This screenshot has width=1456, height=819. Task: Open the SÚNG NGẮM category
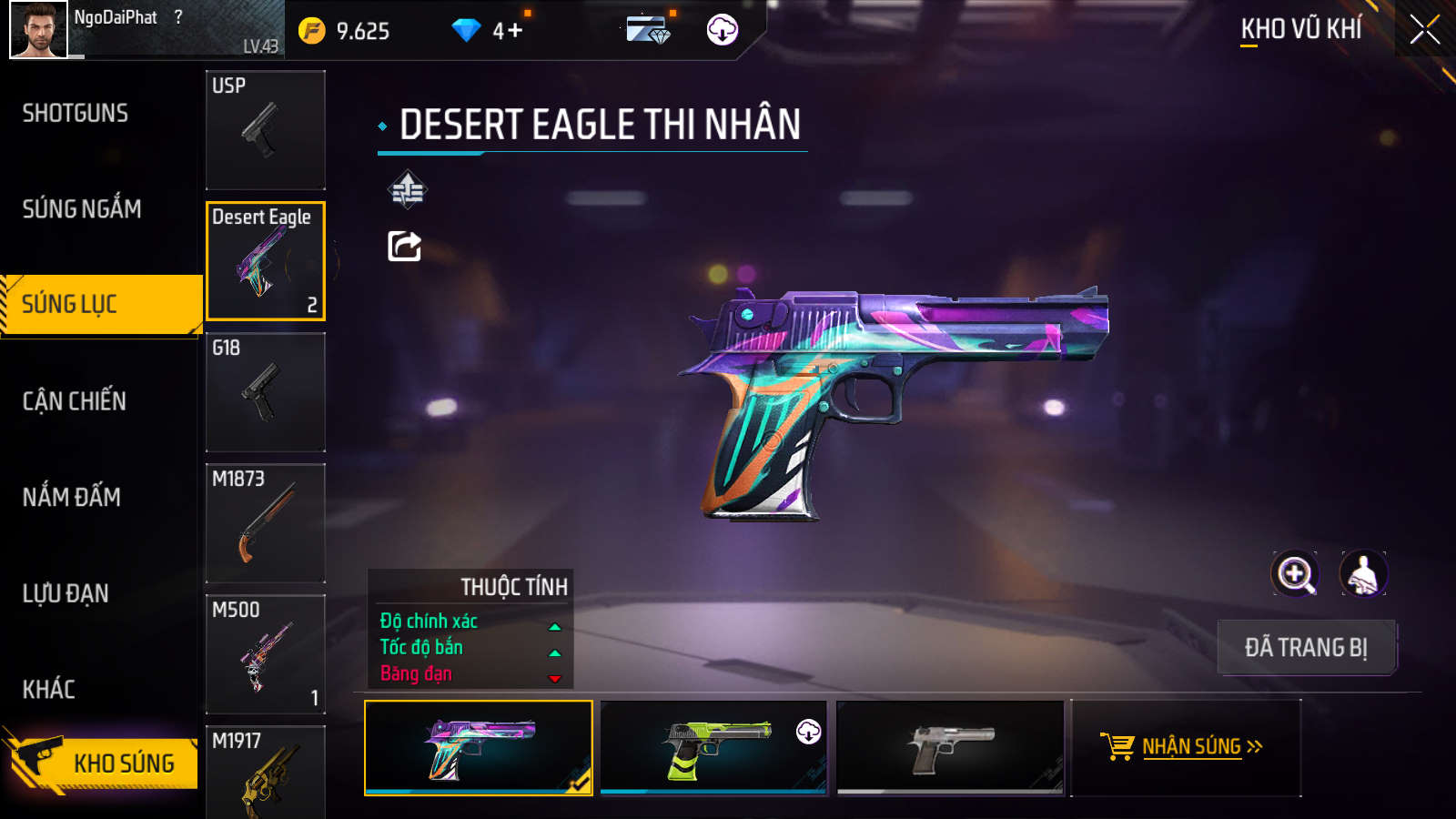click(82, 209)
